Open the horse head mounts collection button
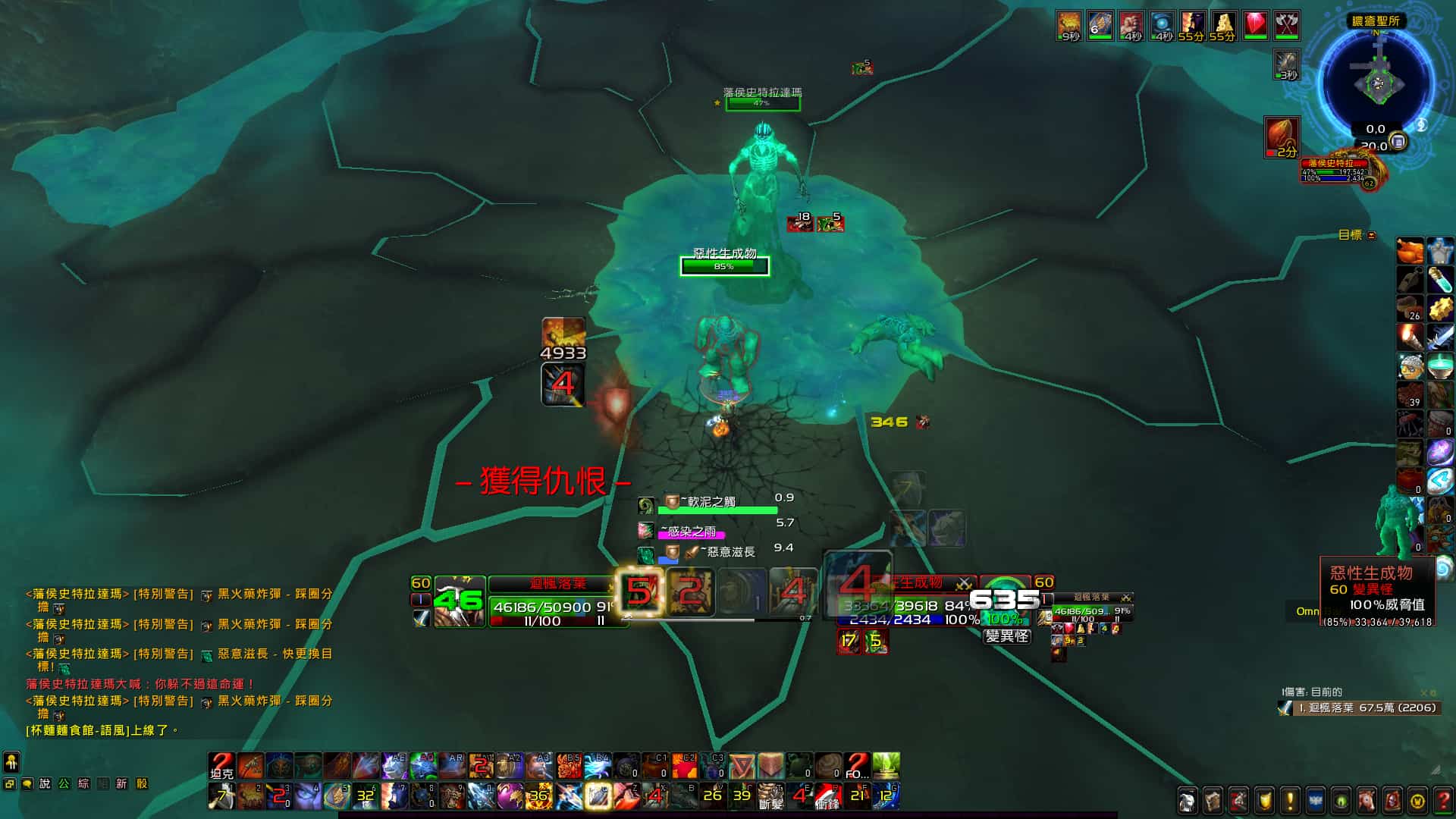Image resolution: width=1456 pixels, height=819 pixels. [x=1367, y=800]
